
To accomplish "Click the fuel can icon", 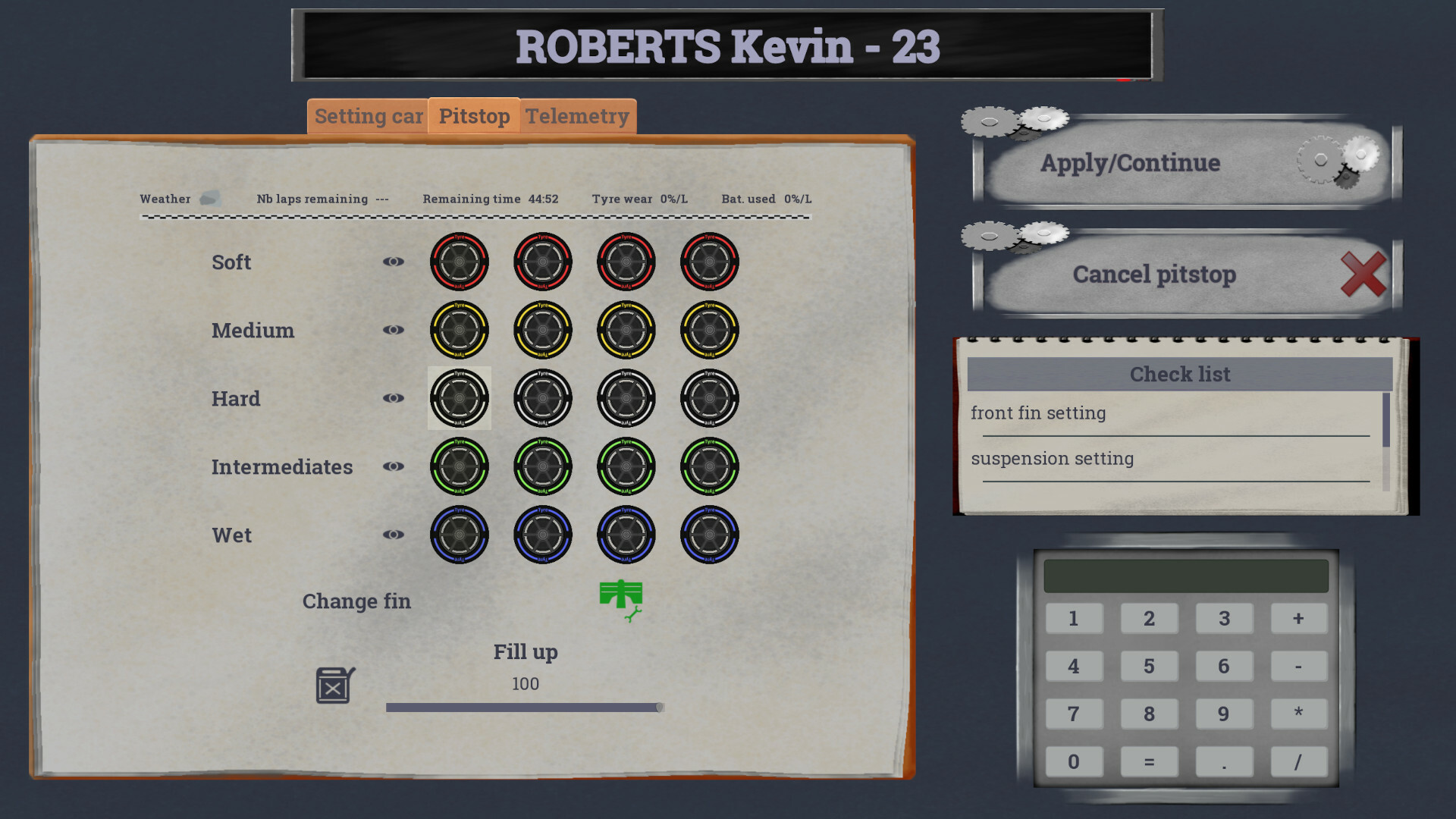I will [331, 685].
